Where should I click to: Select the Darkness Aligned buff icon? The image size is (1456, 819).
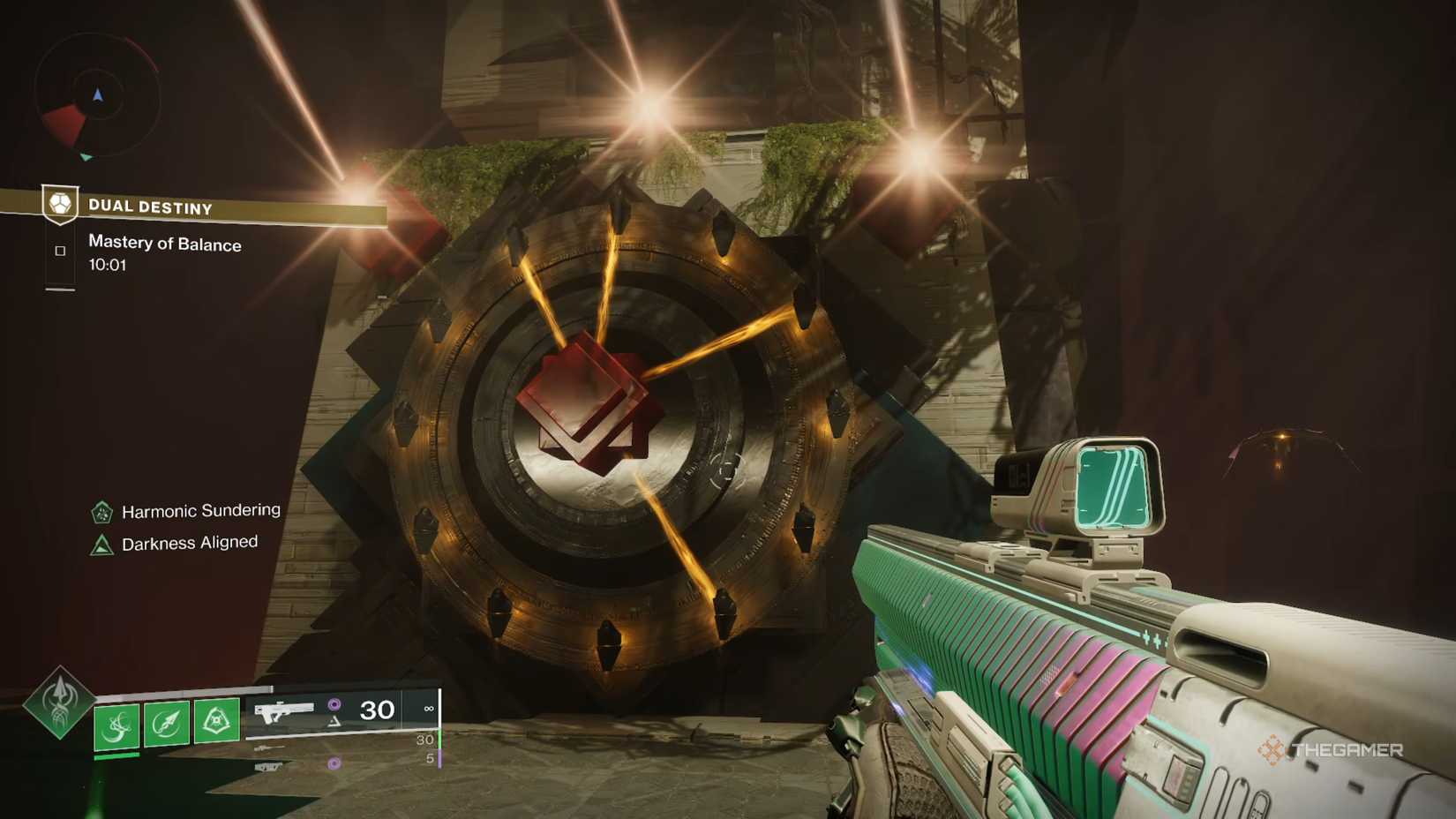pos(103,542)
